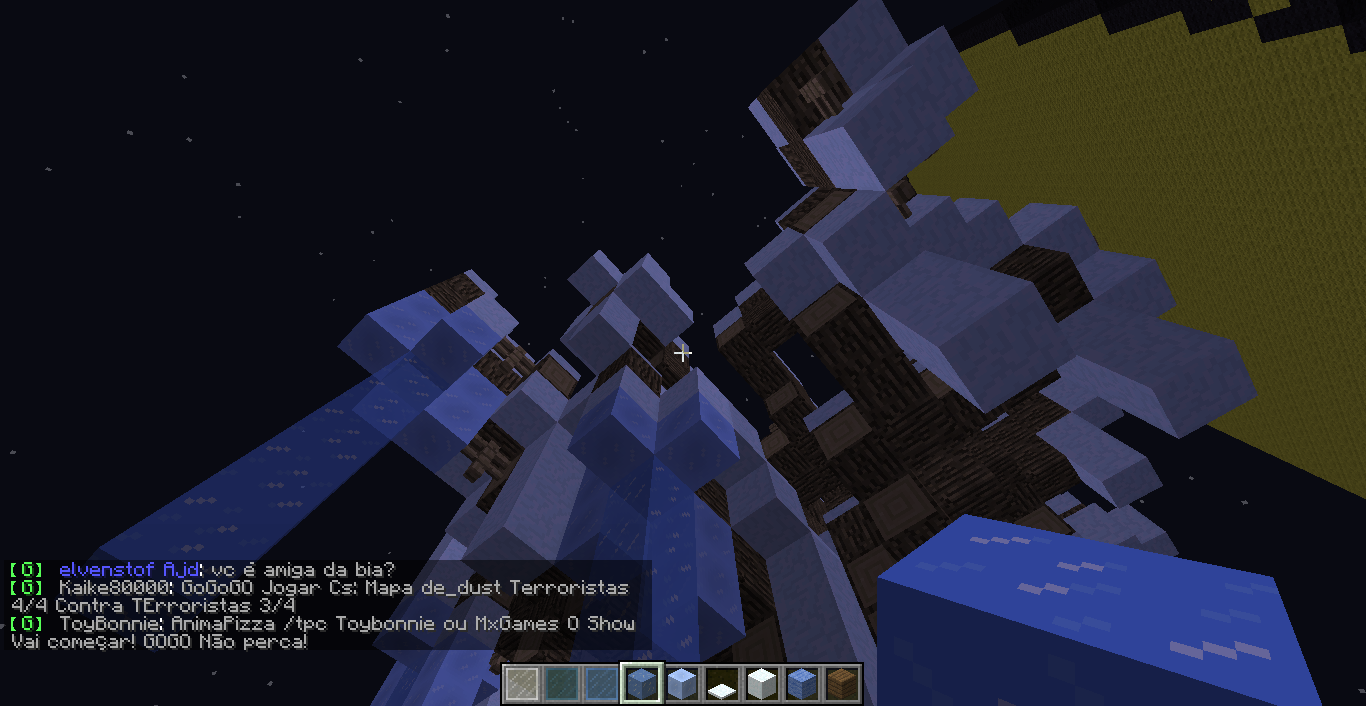The width and height of the screenshot is (1366, 706).
Task: Select the light blue glass pane slot
Action: 602,684
